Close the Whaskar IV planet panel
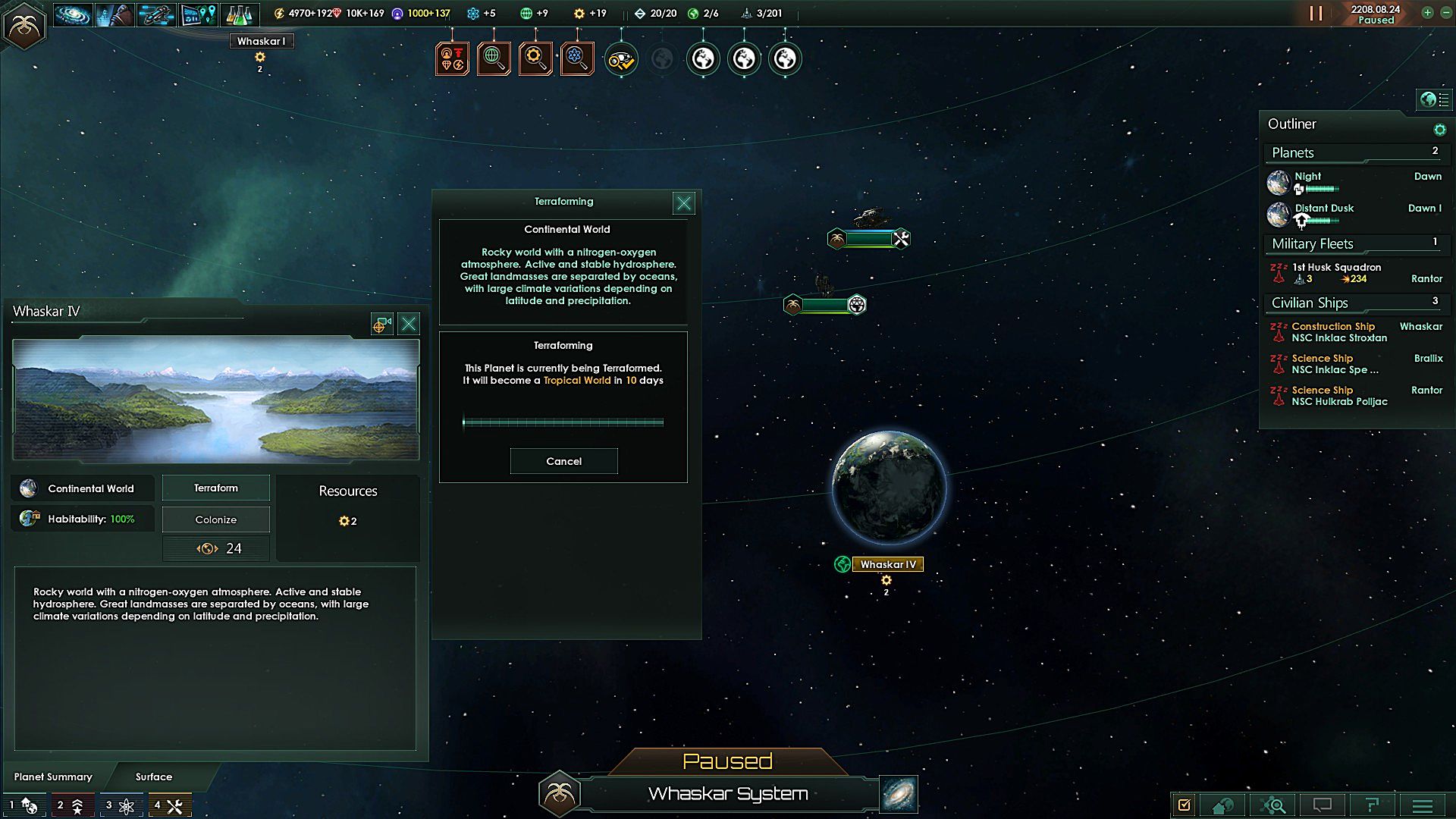 point(409,325)
